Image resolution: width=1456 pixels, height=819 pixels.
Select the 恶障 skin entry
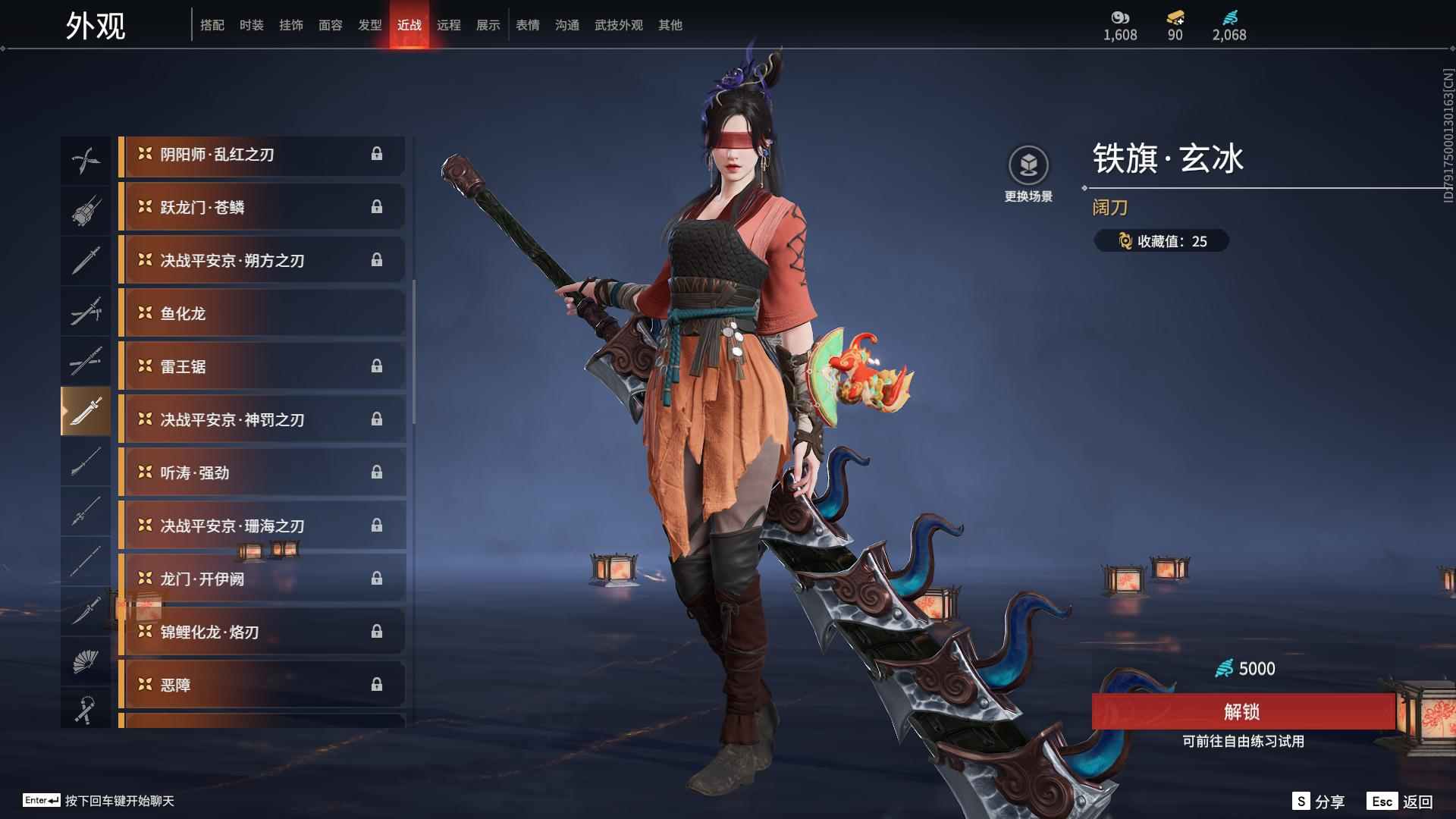pyautogui.click(x=262, y=685)
